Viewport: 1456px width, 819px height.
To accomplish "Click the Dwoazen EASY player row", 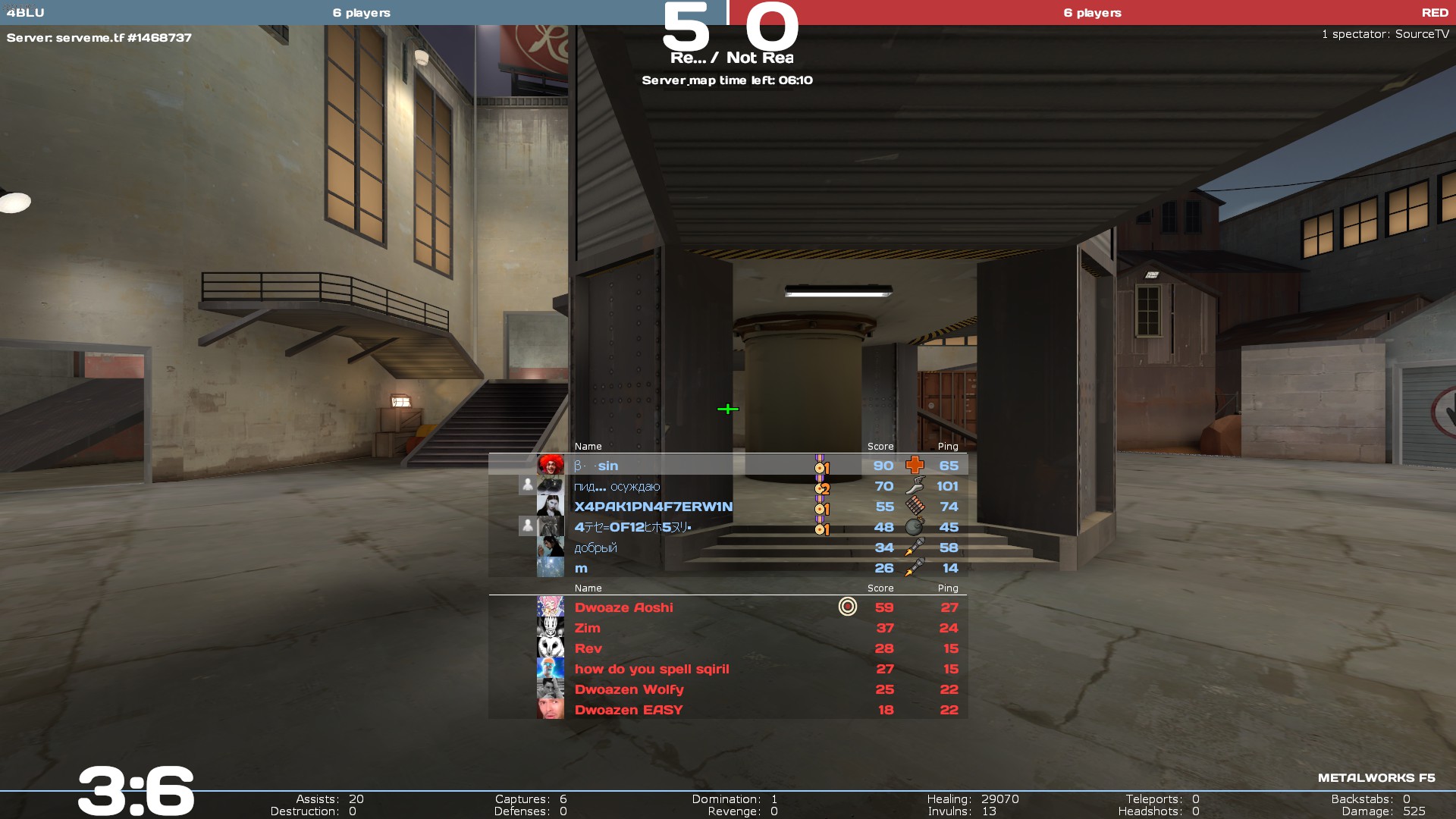I will point(628,710).
